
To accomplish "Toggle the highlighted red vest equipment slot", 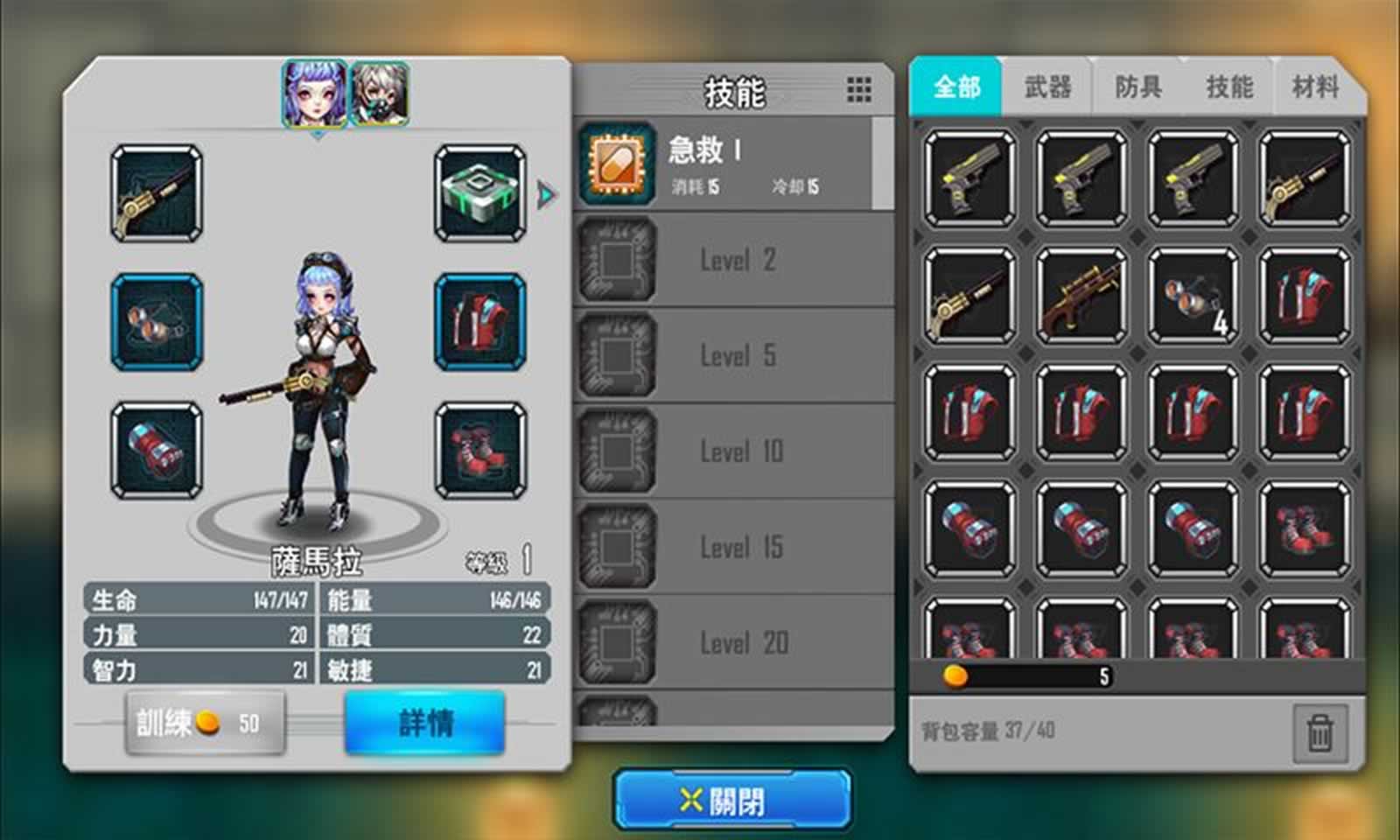I will (x=478, y=324).
